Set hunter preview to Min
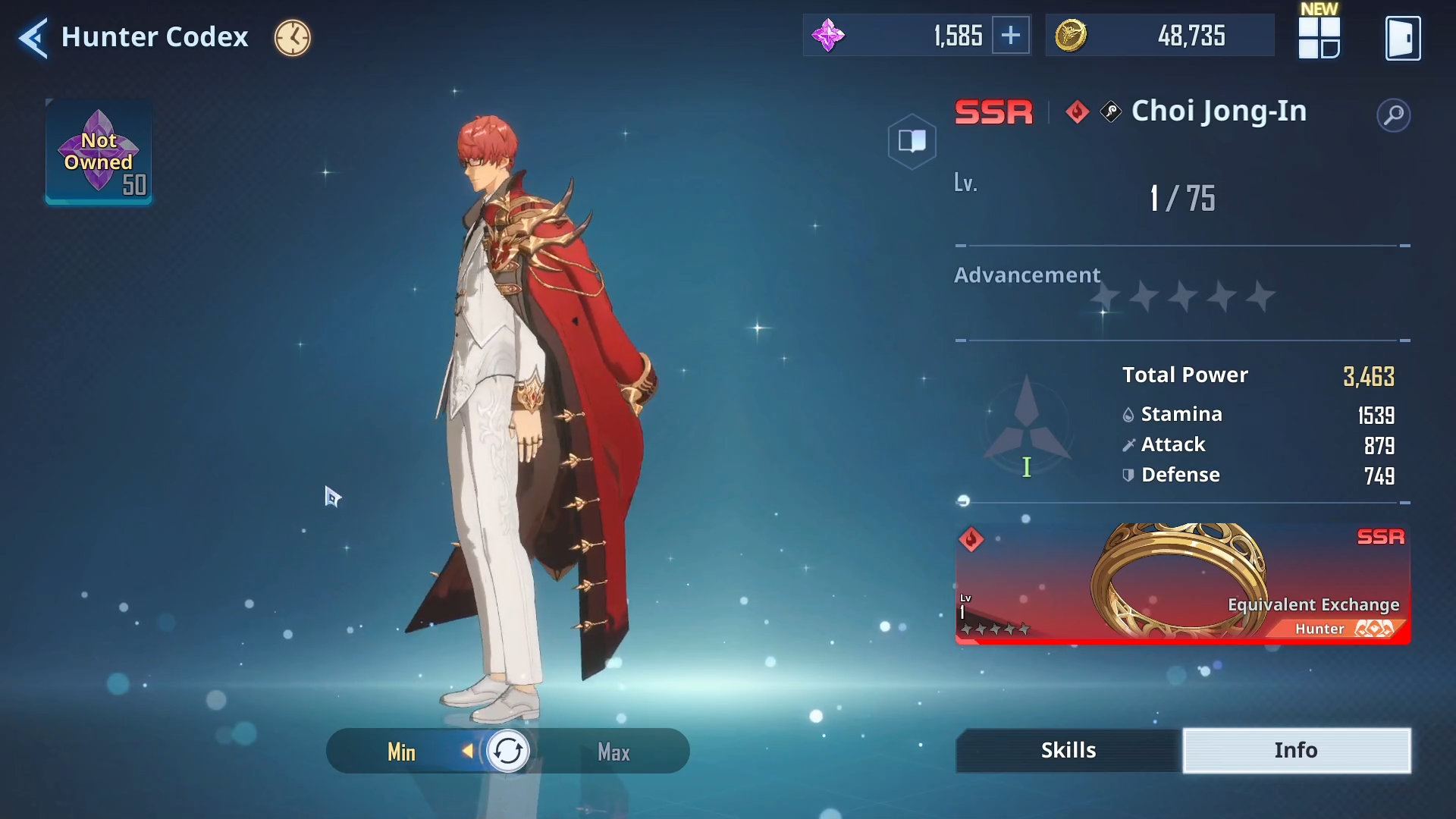The image size is (1456, 819). tap(401, 752)
